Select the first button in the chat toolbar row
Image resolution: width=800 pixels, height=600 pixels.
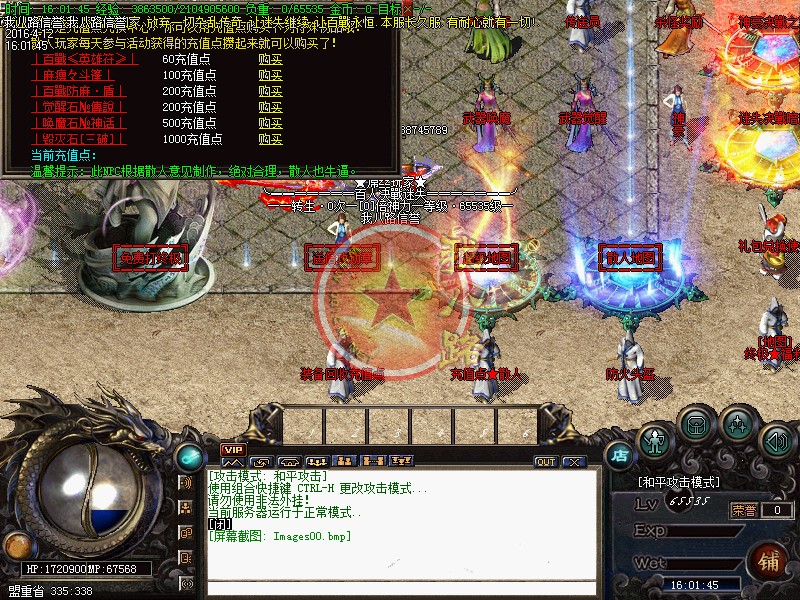(x=232, y=462)
